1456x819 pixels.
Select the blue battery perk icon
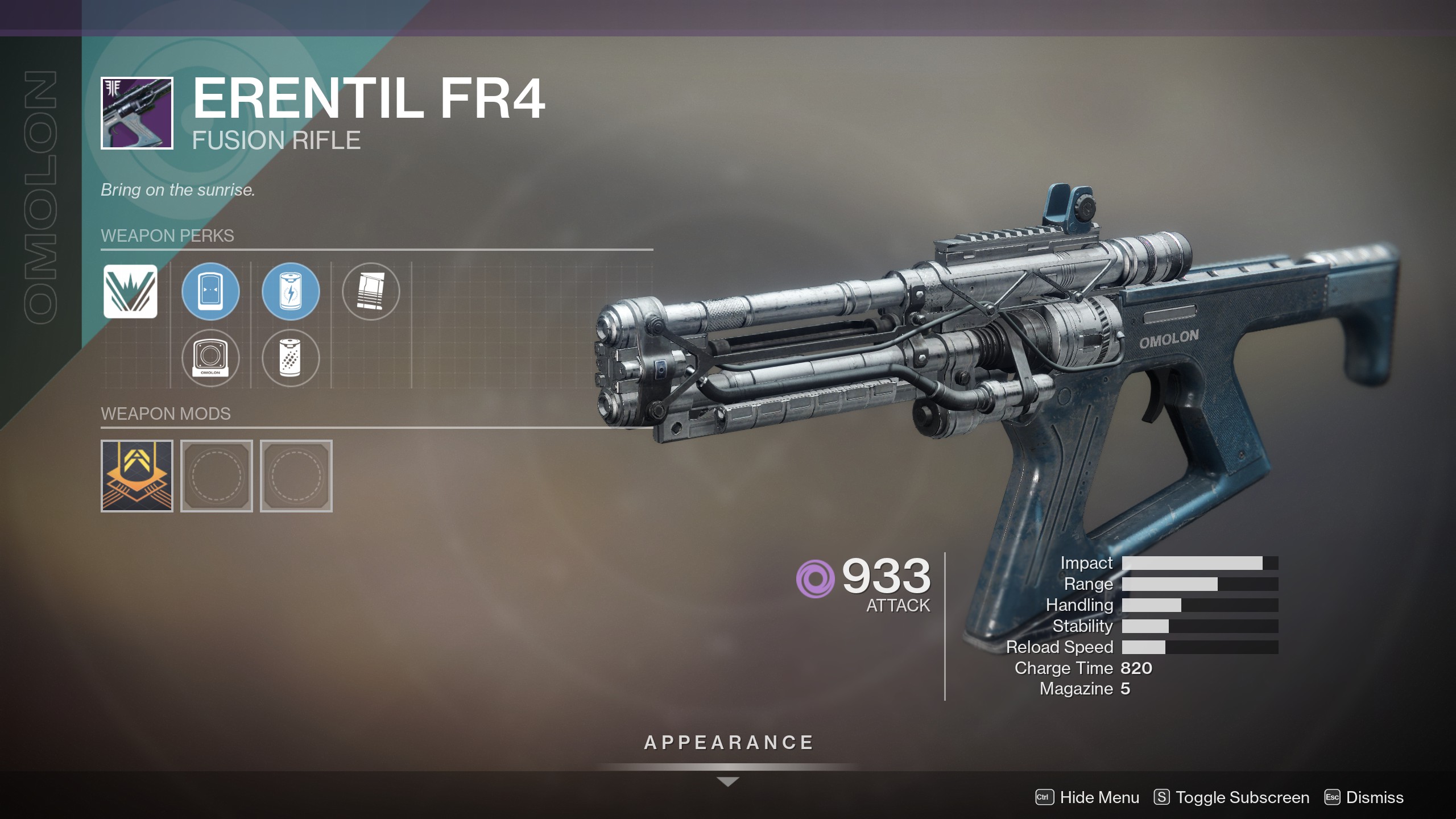click(x=291, y=292)
